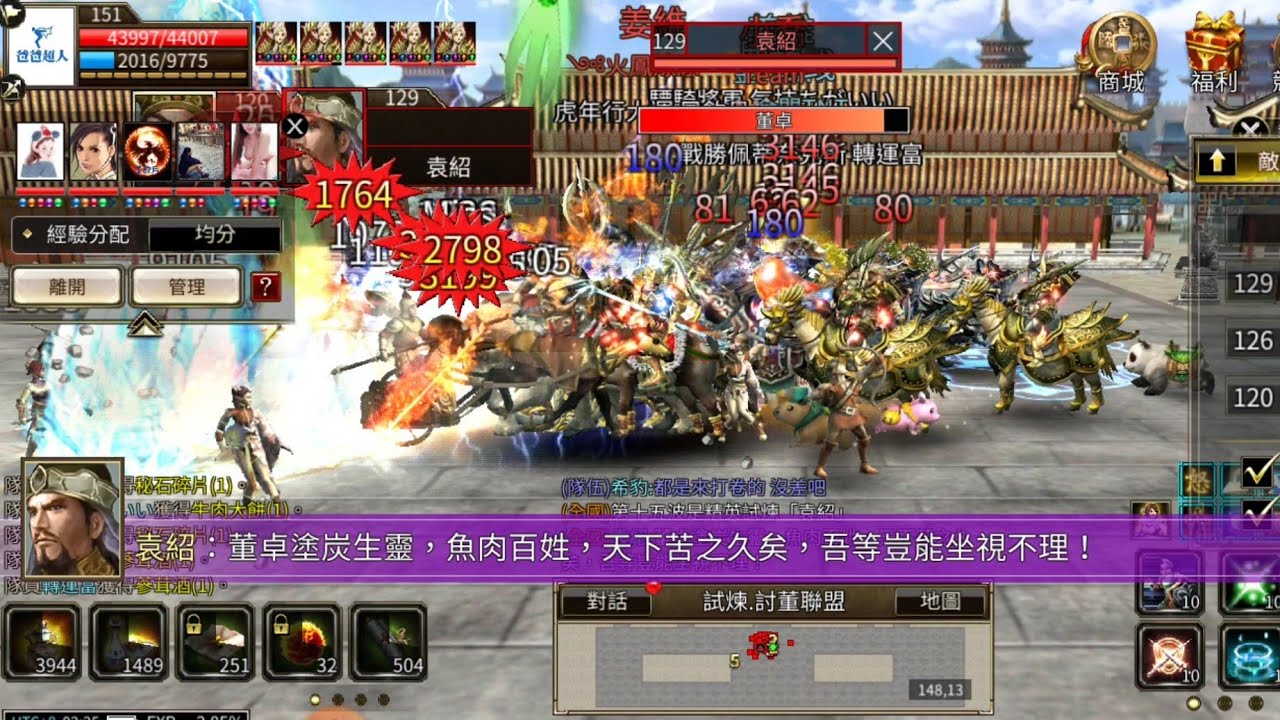Collapse the party panel with the chevron arrow
The image size is (1280, 720).
click(143, 323)
